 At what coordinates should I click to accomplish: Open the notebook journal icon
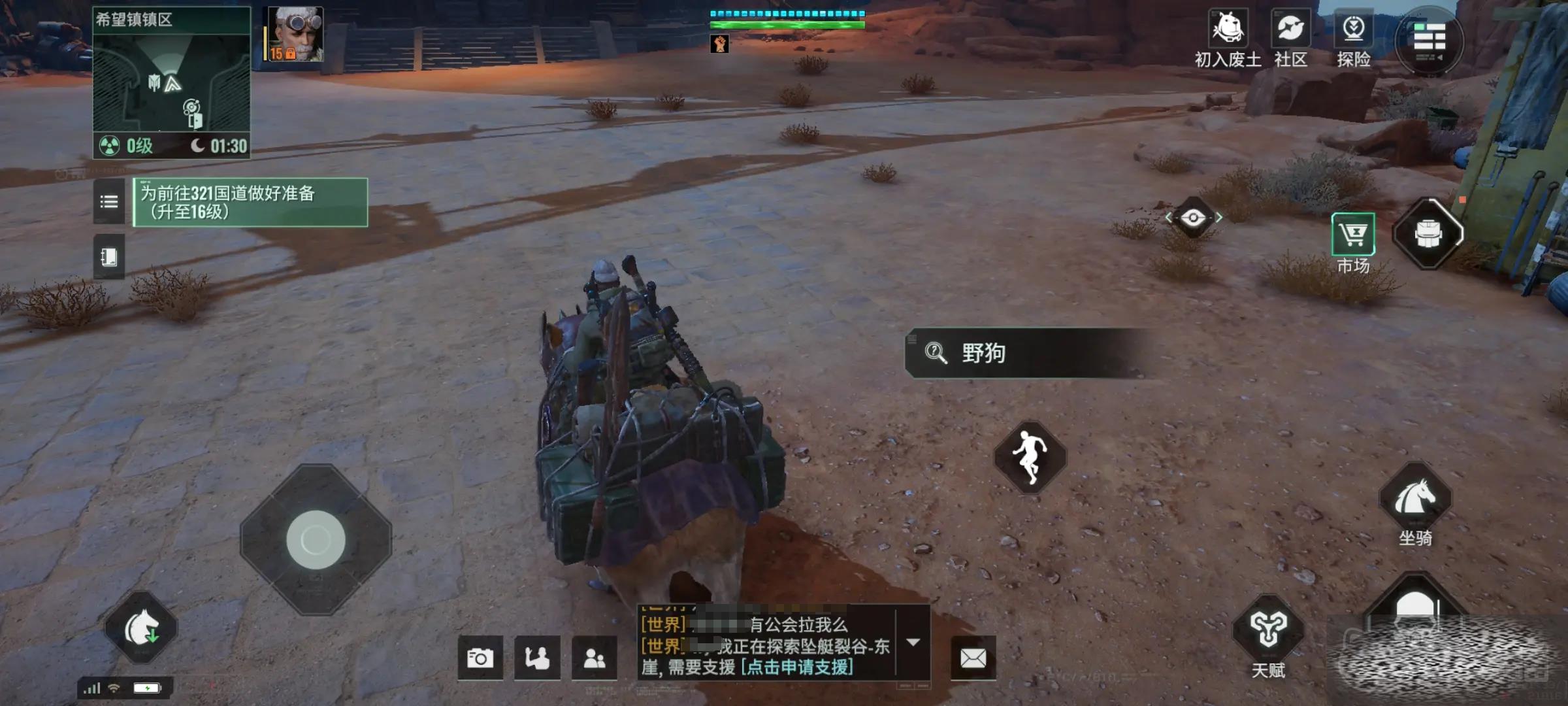pyautogui.click(x=108, y=257)
